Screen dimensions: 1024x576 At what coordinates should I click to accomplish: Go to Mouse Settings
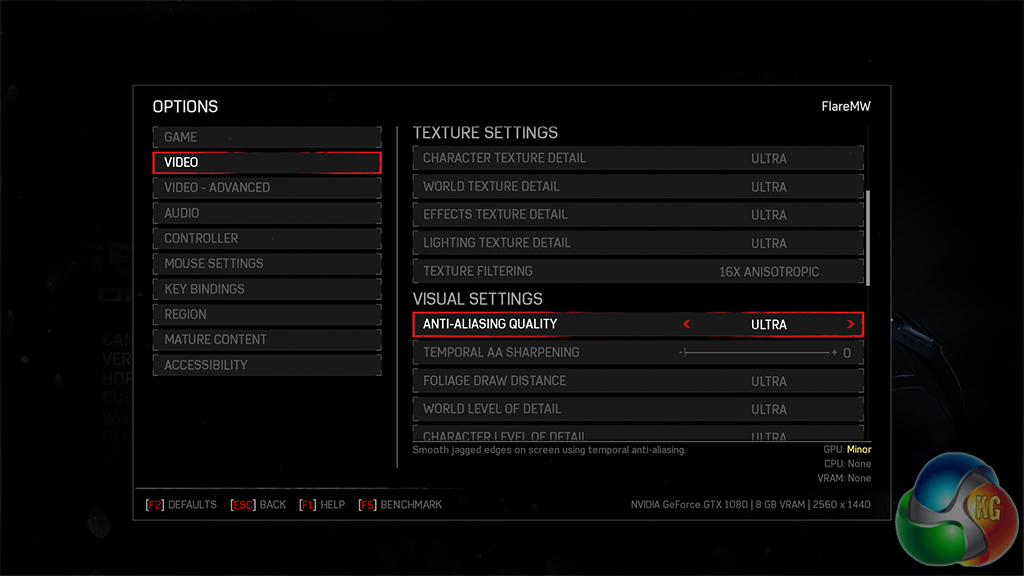coord(266,263)
